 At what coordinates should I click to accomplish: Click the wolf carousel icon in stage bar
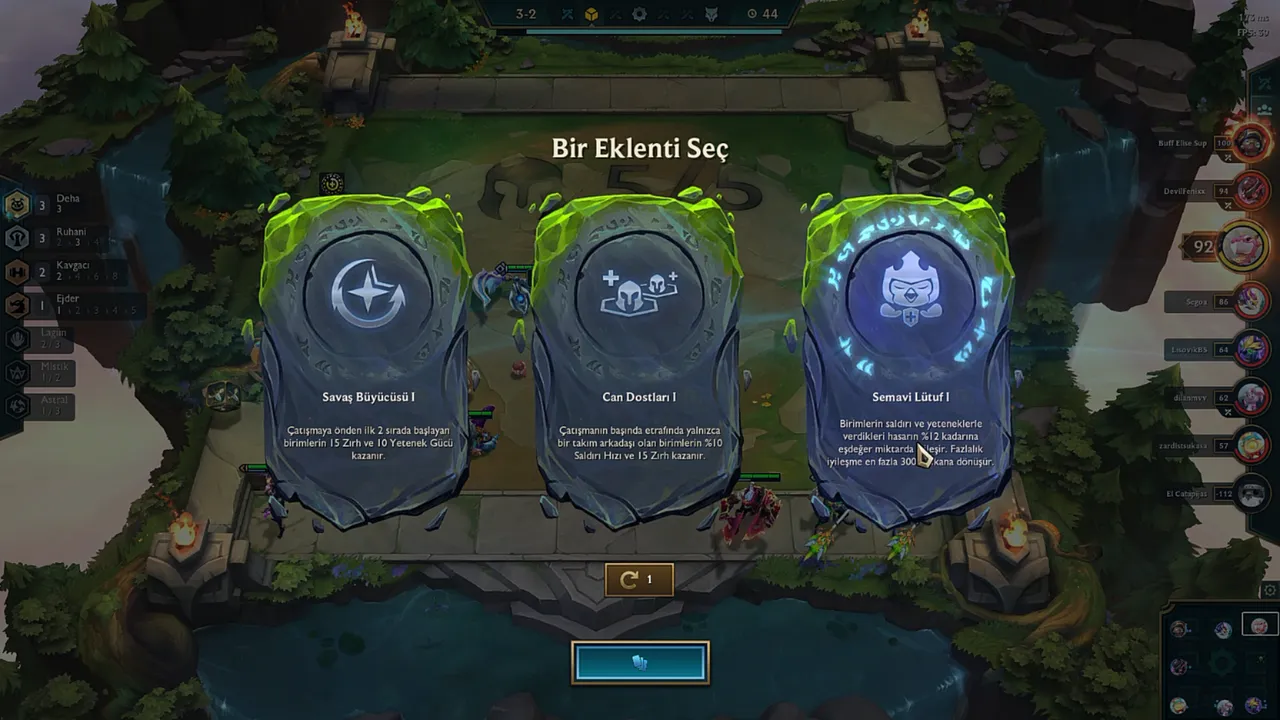(712, 14)
